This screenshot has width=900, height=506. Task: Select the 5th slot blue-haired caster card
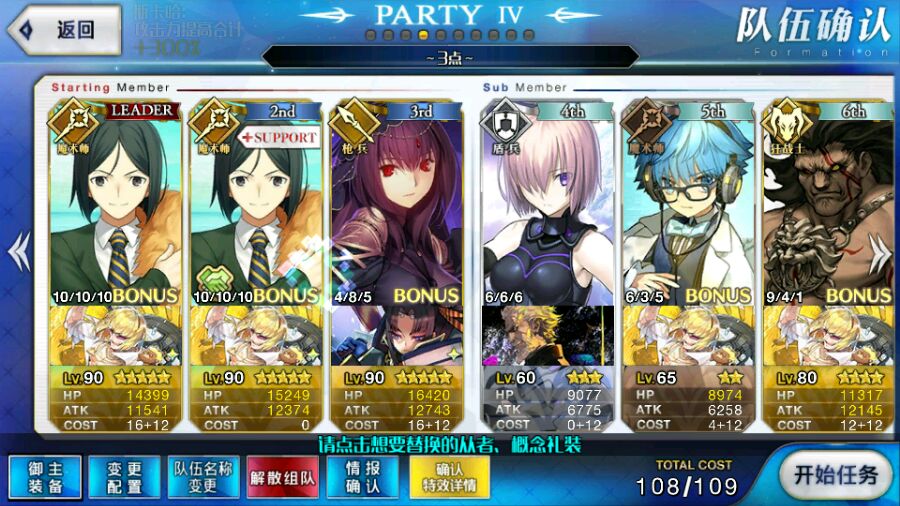689,200
